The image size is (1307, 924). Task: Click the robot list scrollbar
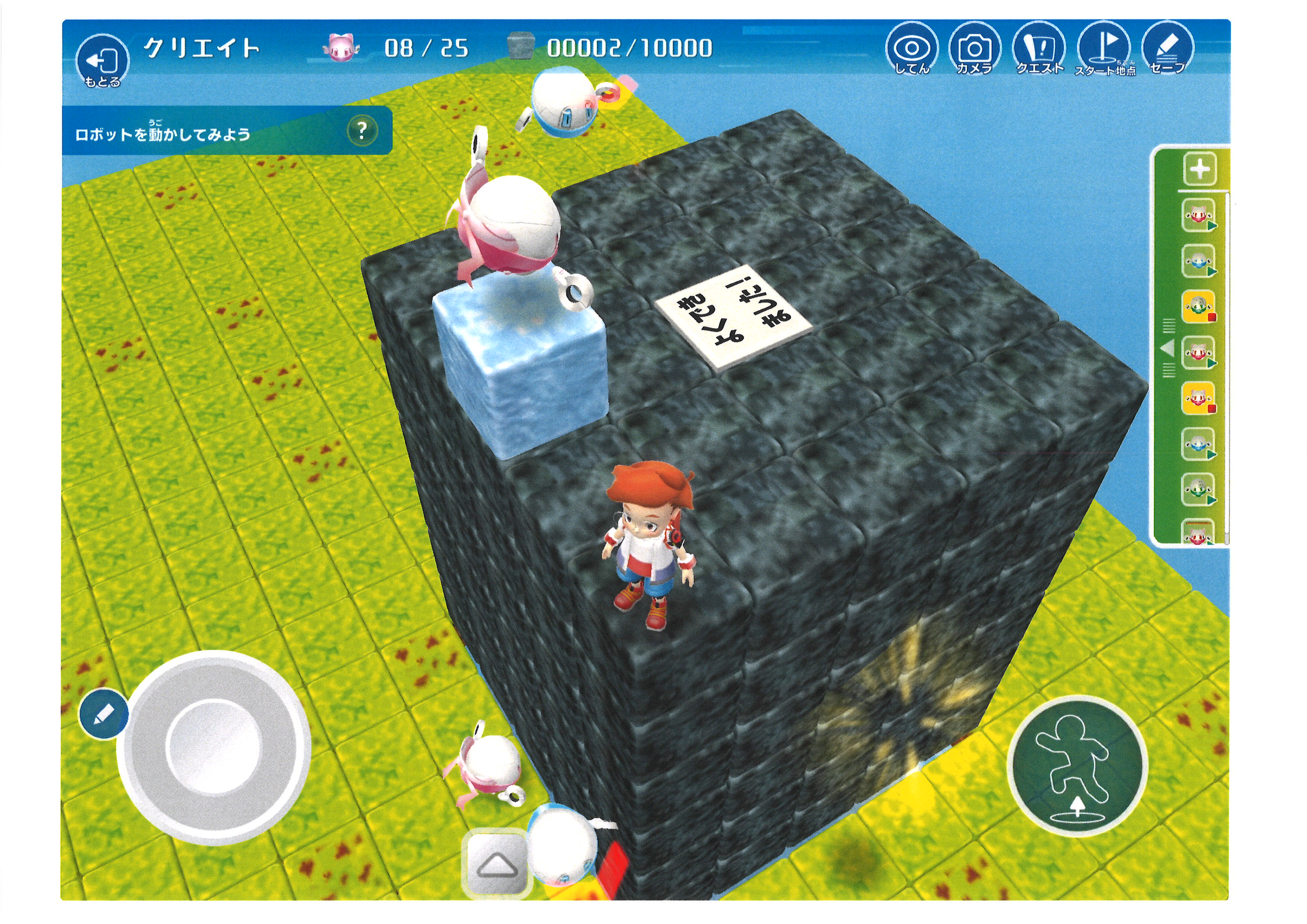(1227, 370)
